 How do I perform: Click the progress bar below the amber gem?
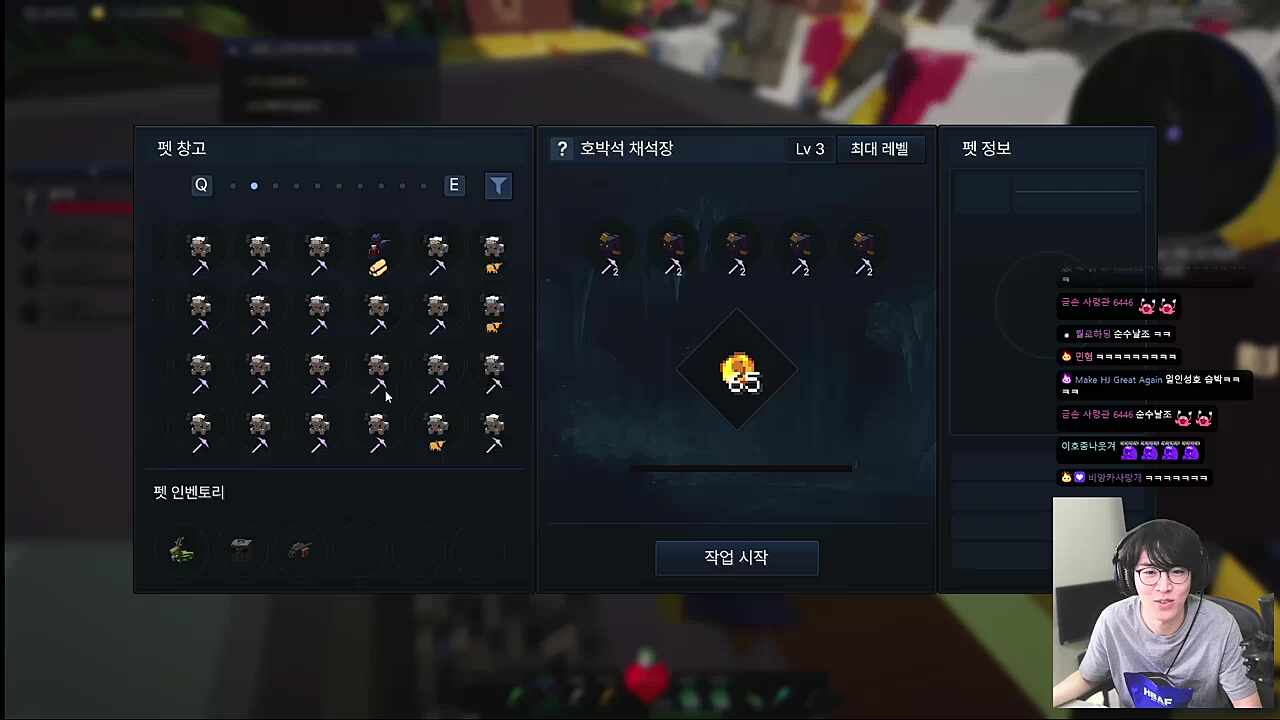(x=740, y=468)
